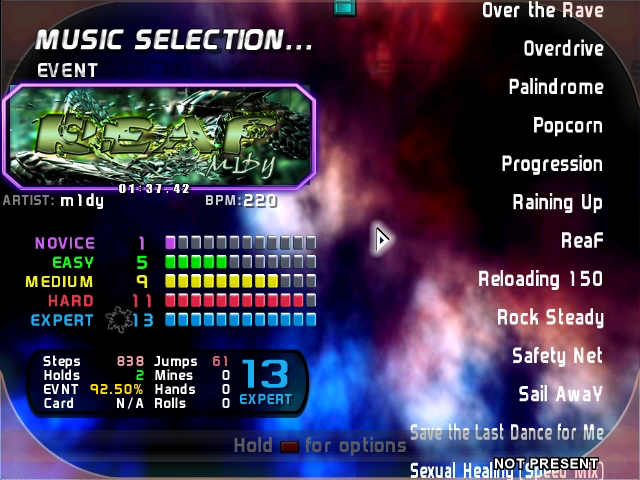This screenshot has width=640, height=480.
Task: Choose Save the Last Dance for Me
Action: point(507,432)
